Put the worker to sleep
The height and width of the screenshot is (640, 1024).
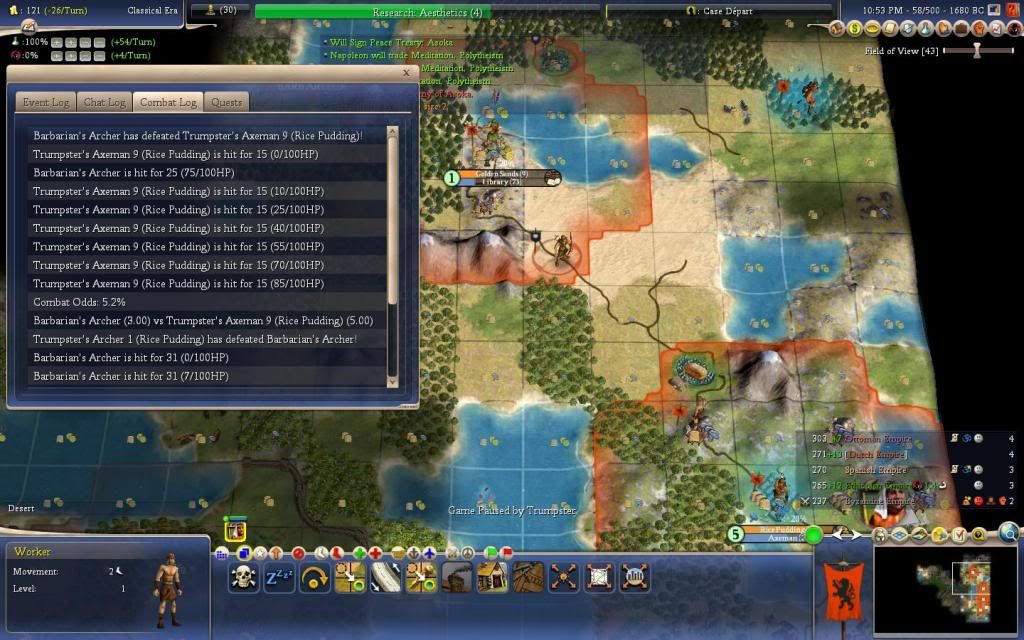coord(278,577)
